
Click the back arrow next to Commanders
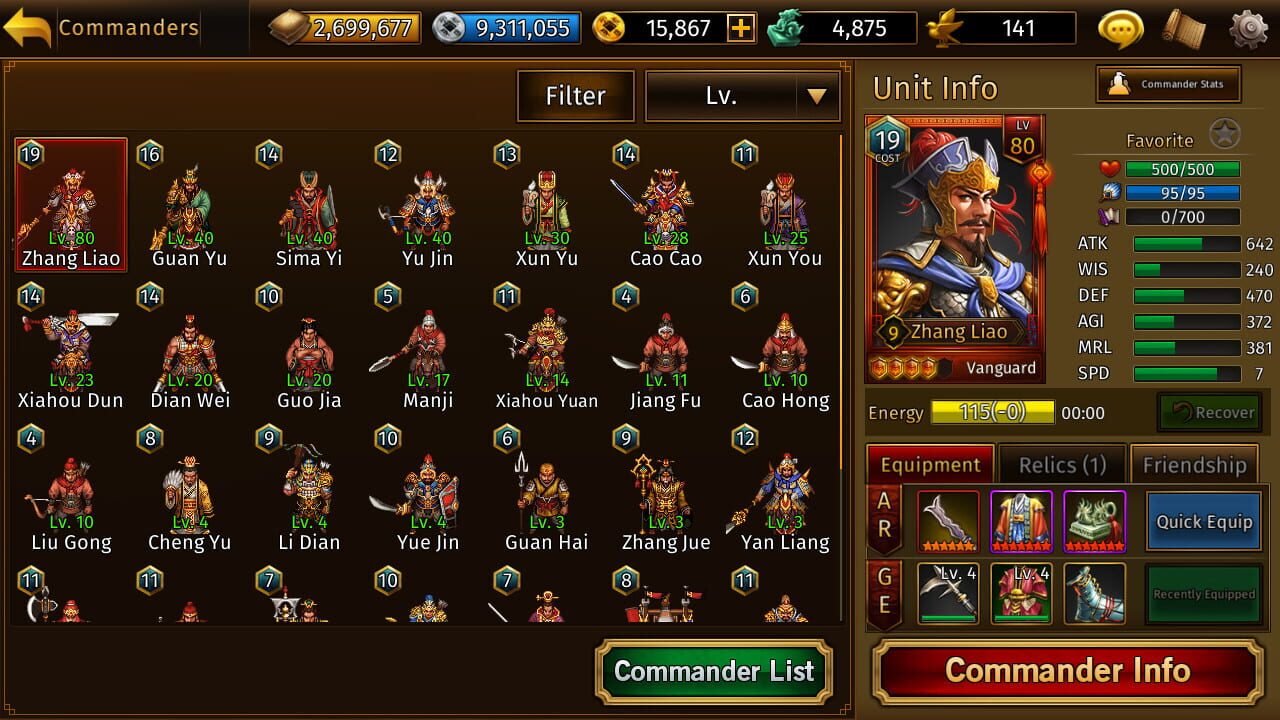(x=29, y=26)
